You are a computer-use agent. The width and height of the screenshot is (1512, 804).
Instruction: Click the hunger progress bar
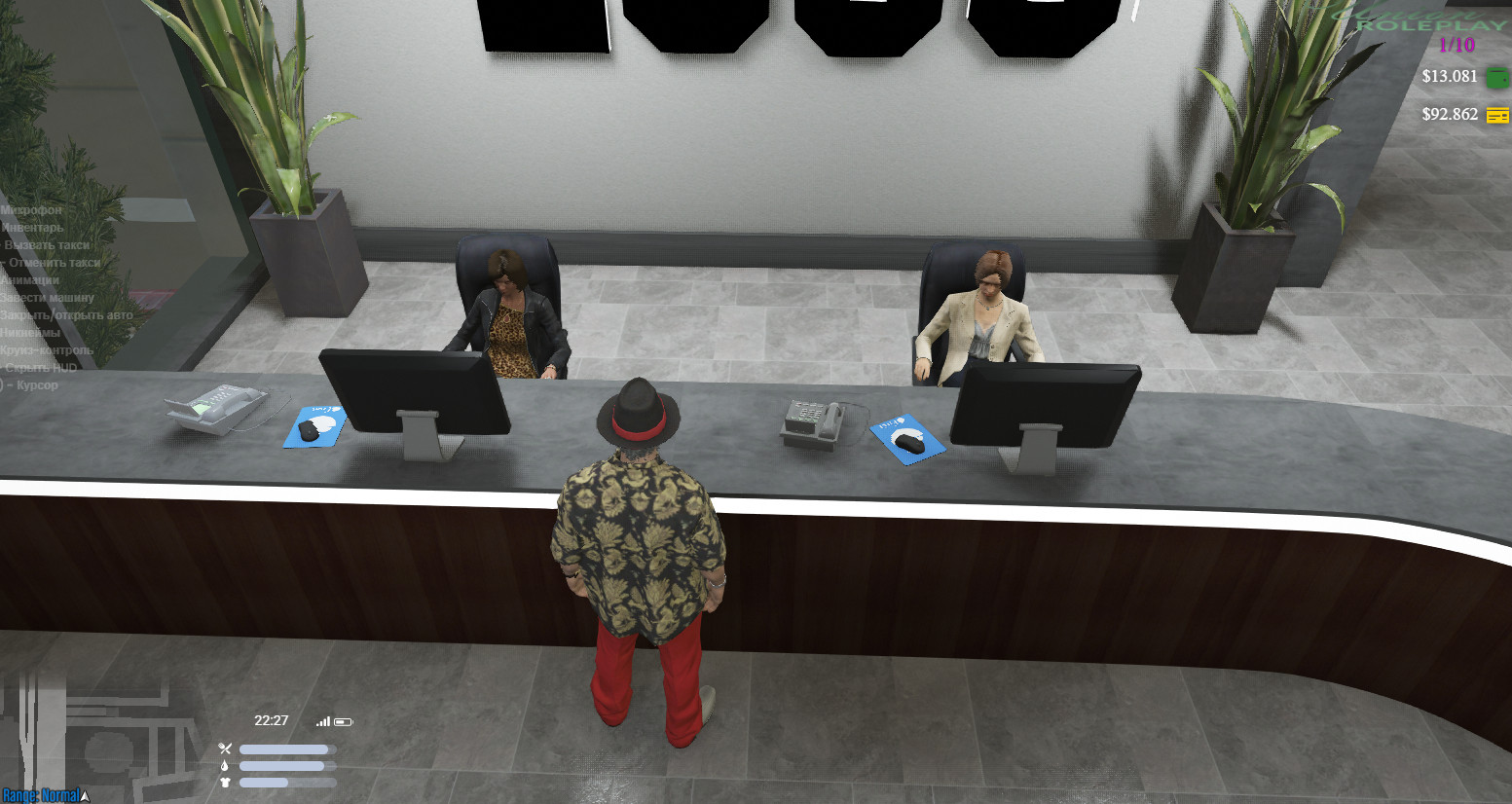[x=287, y=749]
